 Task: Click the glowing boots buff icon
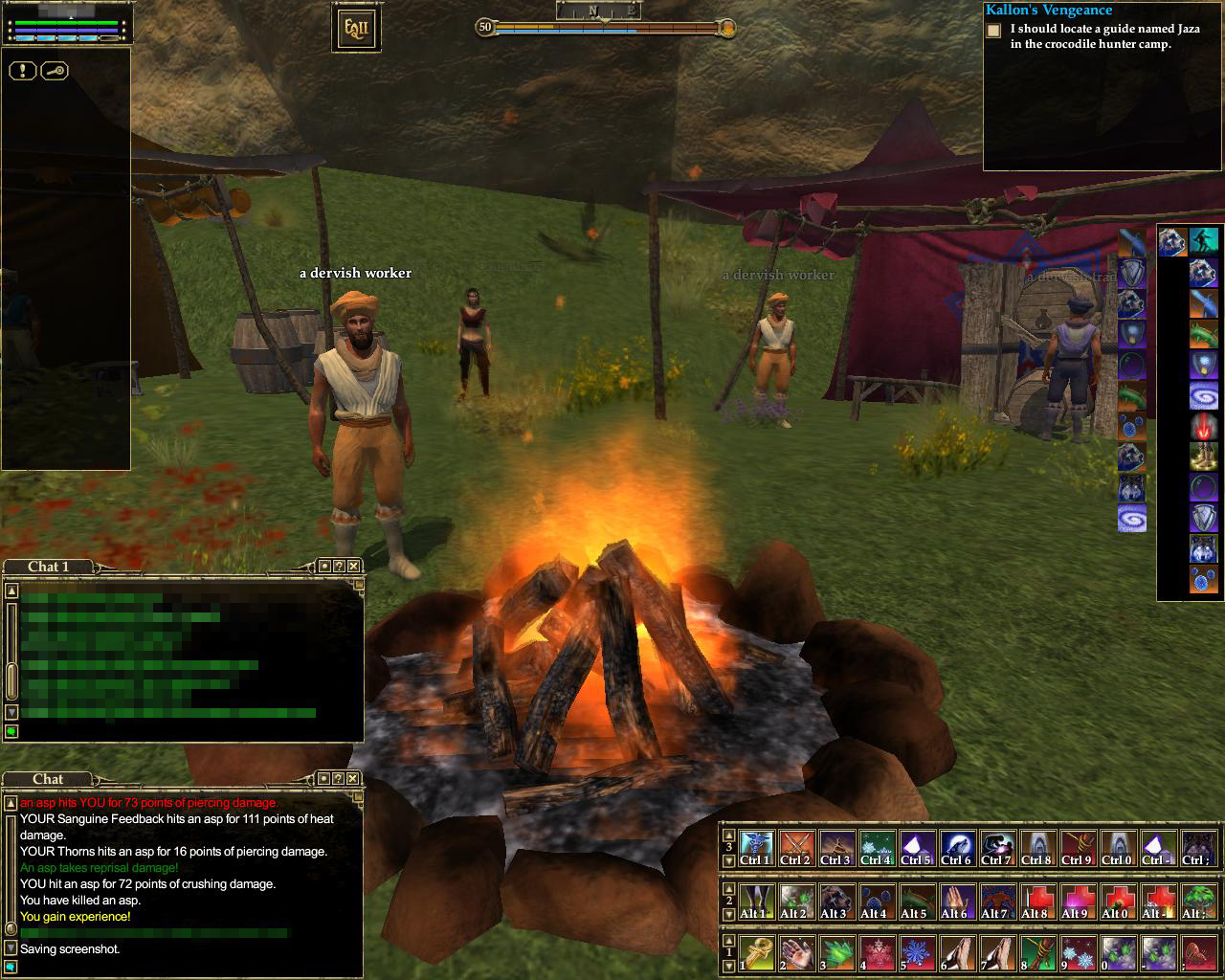pos(1203,456)
